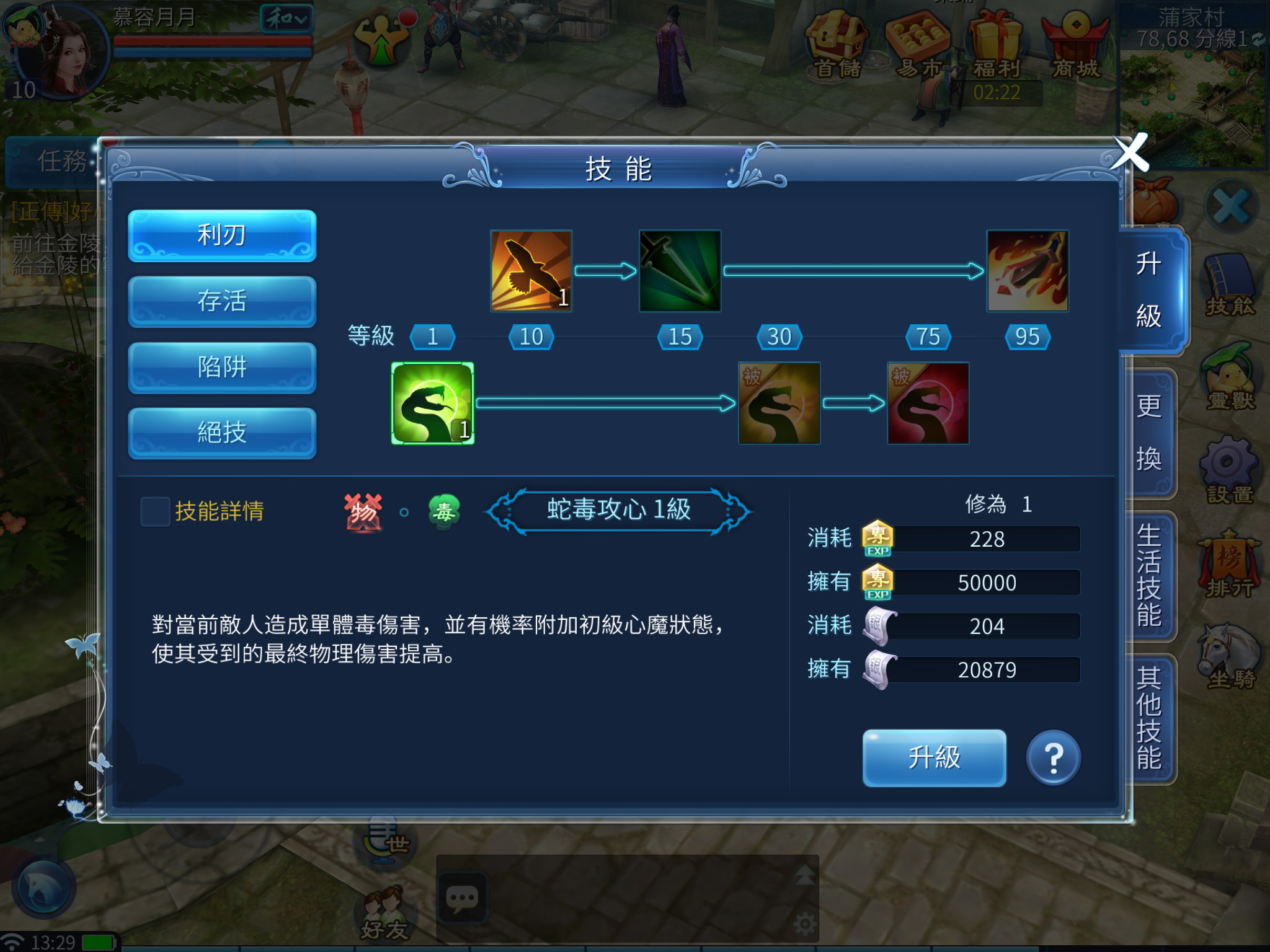Select the 蛇毒攻心 snake skill icon
This screenshot has width=1270, height=952.
pos(431,403)
